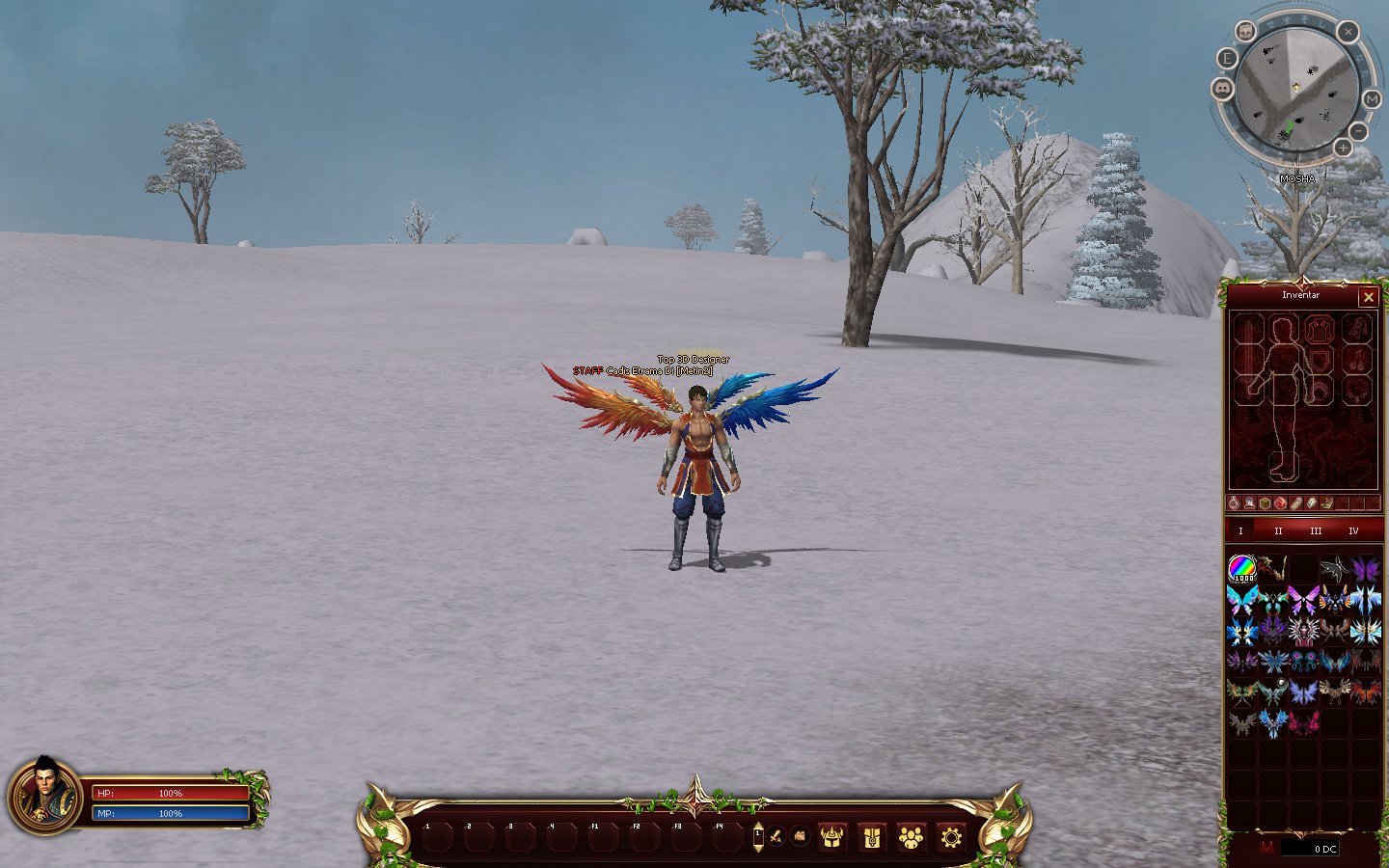Select the rainbow orb item stack
The height and width of the screenshot is (868, 1389).
[1241, 569]
